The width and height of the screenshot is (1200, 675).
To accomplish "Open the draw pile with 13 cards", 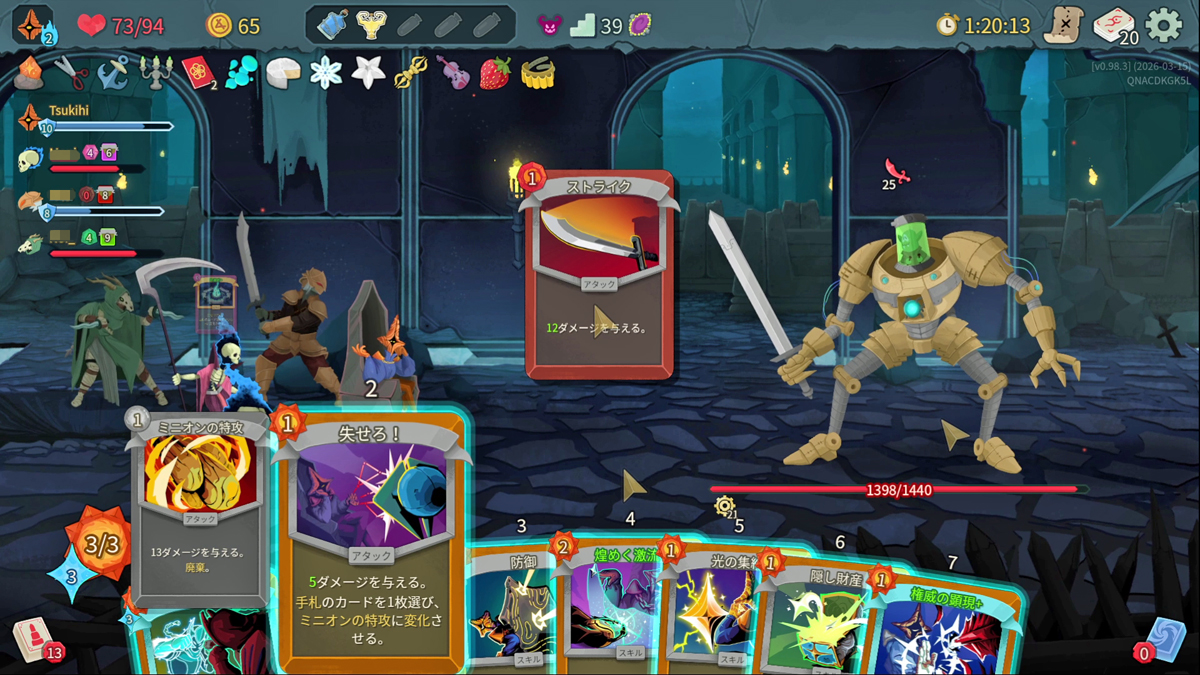I will pos(35,640).
